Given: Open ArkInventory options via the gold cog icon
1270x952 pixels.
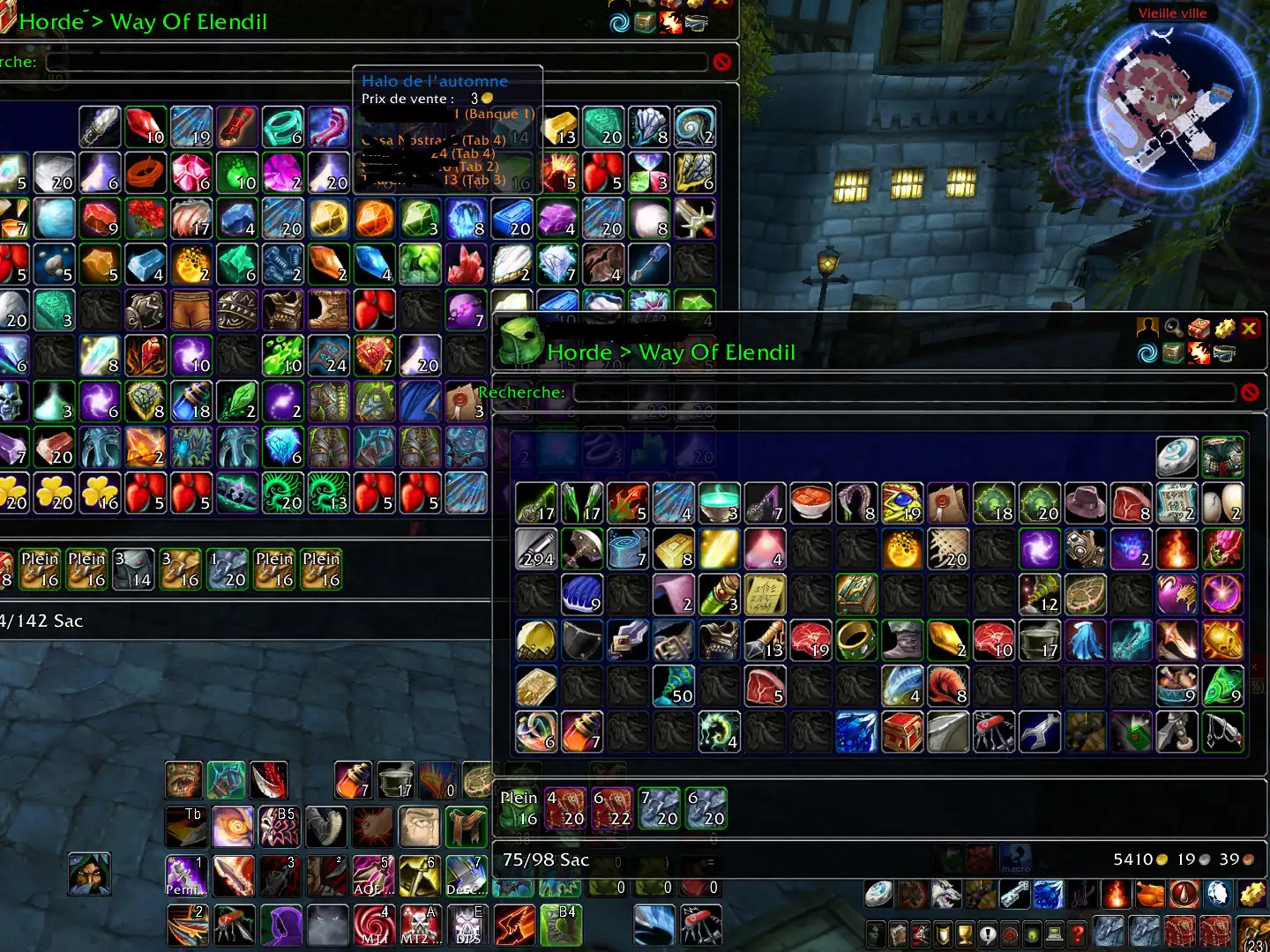Looking at the screenshot, I should (x=1224, y=327).
